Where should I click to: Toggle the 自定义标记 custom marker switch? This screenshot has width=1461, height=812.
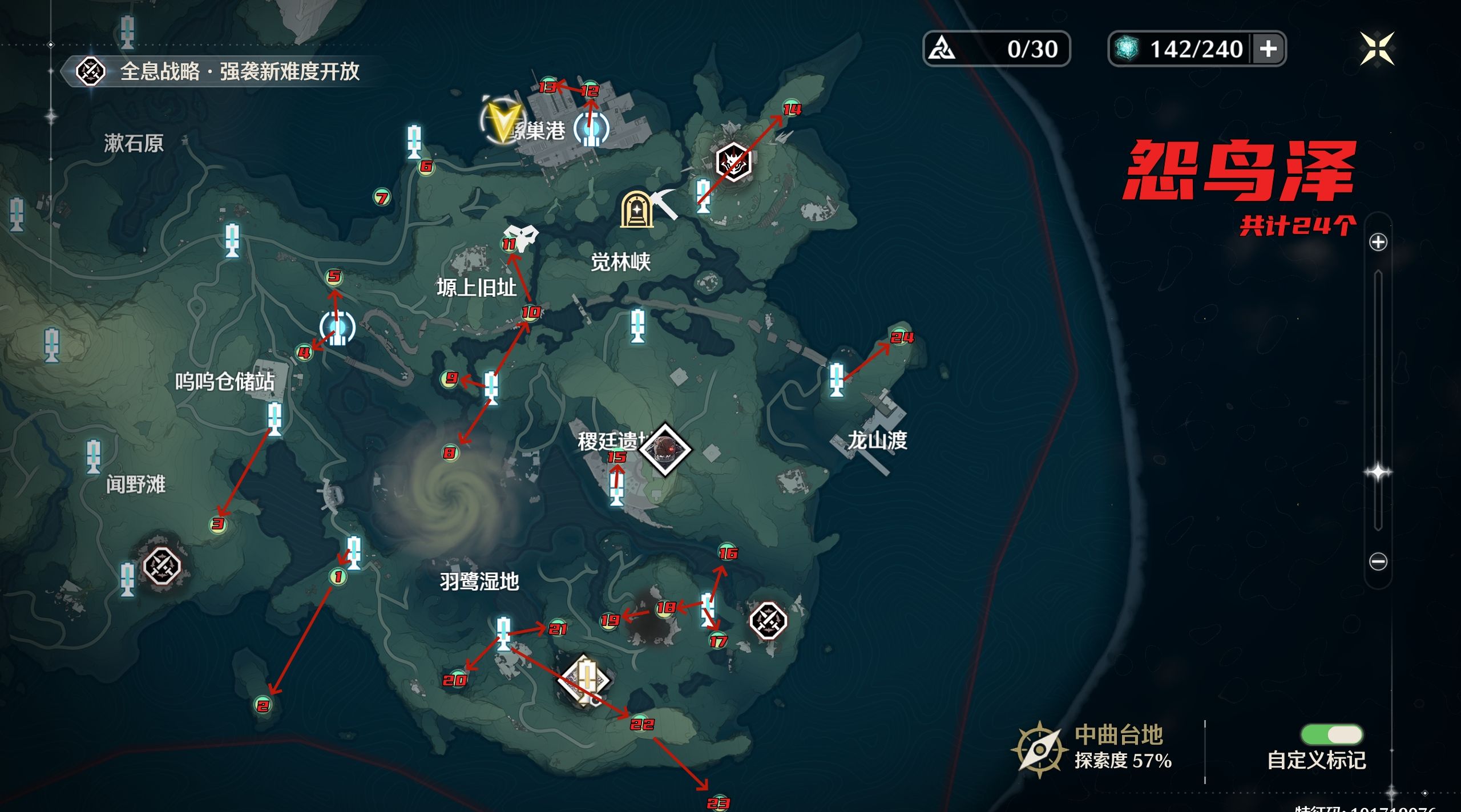1331,734
